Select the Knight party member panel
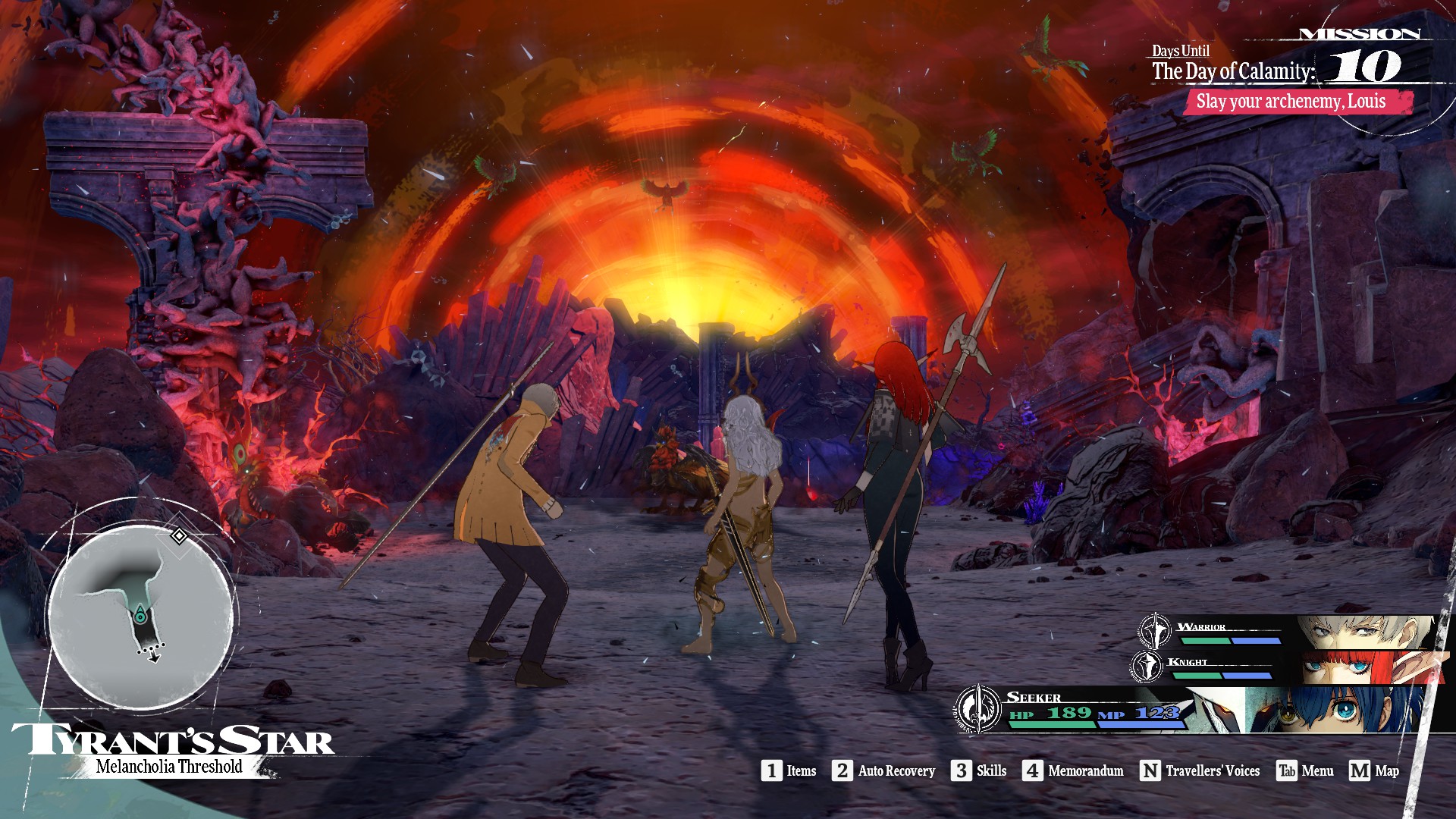Image resolution: width=1456 pixels, height=819 pixels. pyautogui.click(x=1289, y=667)
